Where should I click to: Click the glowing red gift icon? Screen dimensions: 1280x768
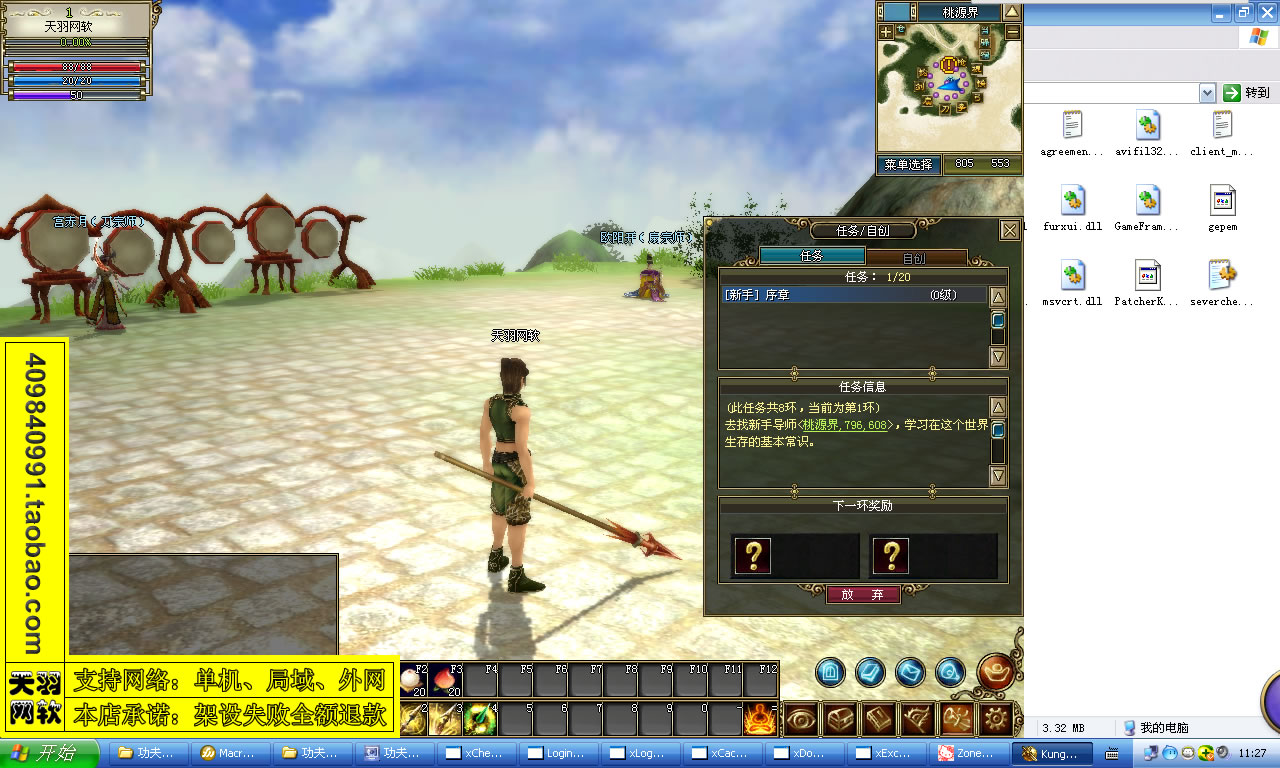click(x=958, y=717)
